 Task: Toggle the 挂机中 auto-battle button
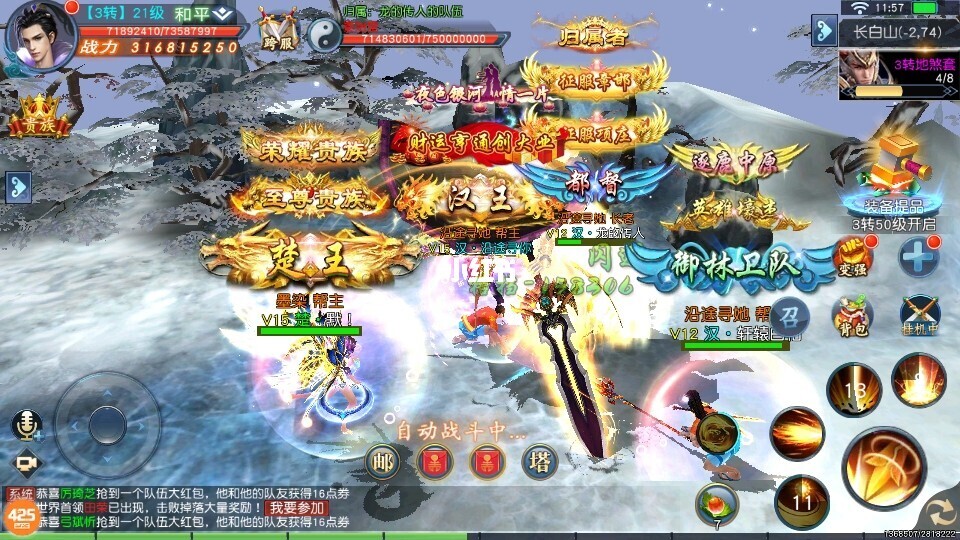[919, 313]
